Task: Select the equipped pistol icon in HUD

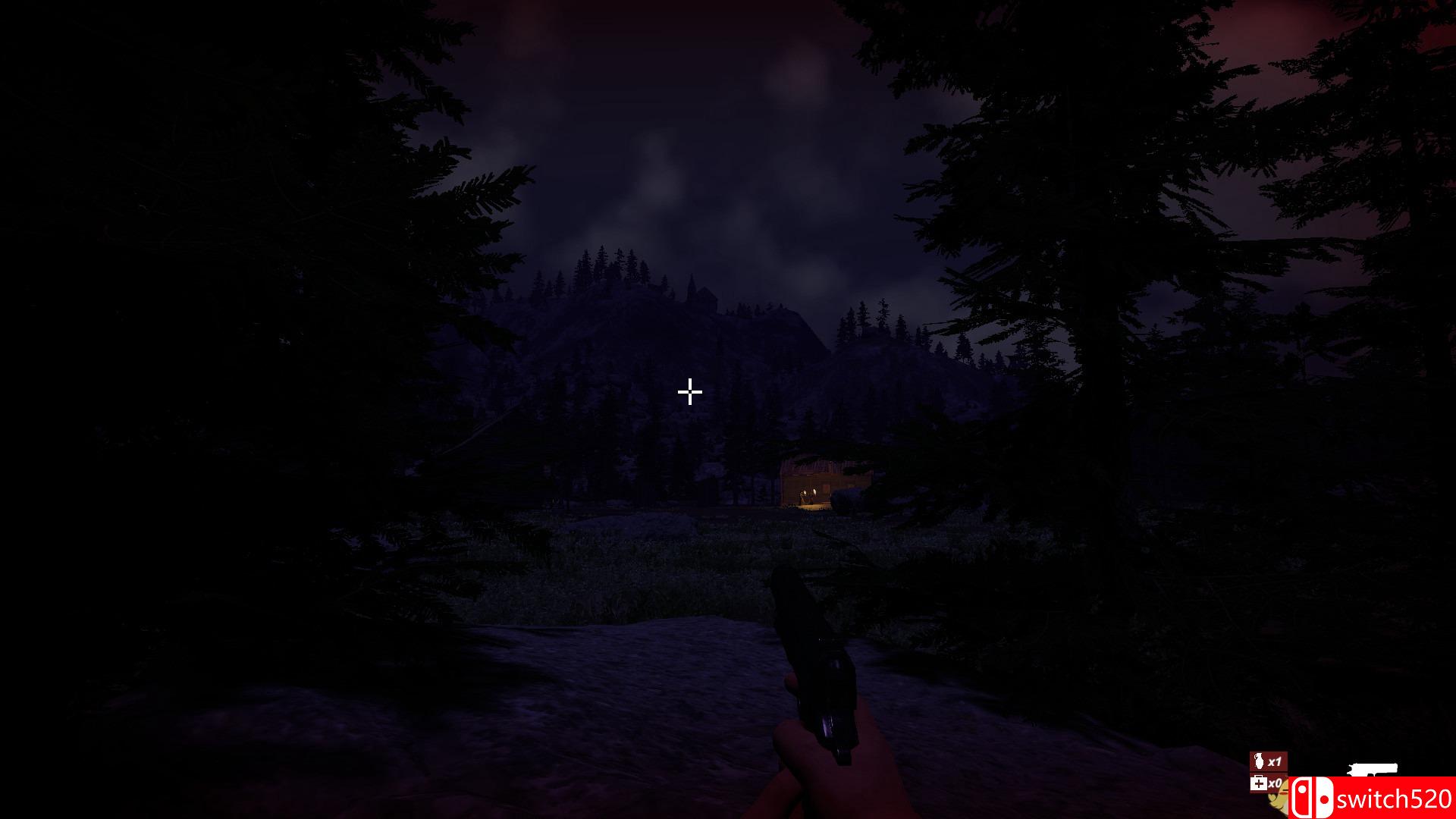Action: [1374, 768]
